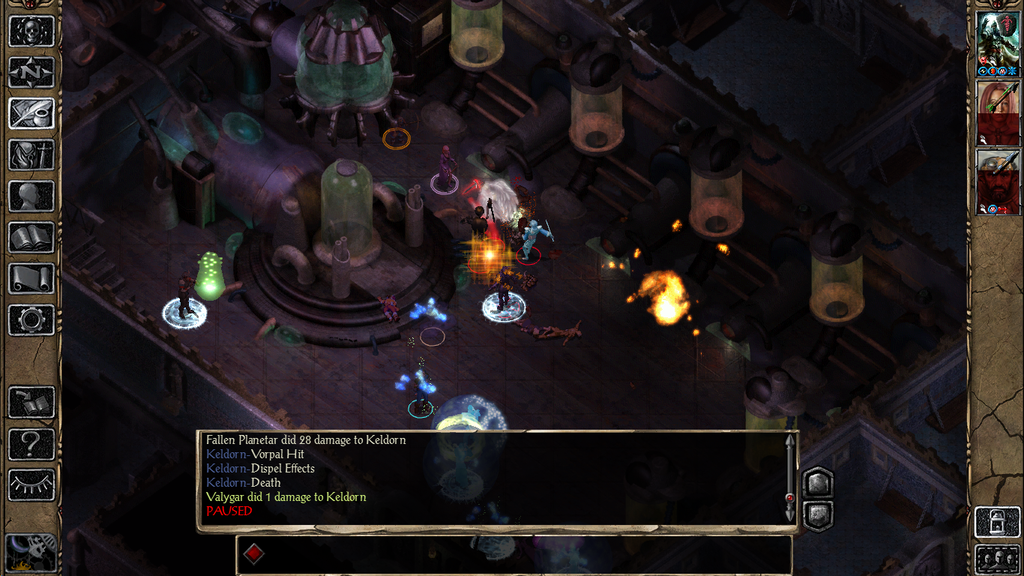1024x576 pixels.
Task: Click the skull return-to-game button
Action: [x=31, y=30]
